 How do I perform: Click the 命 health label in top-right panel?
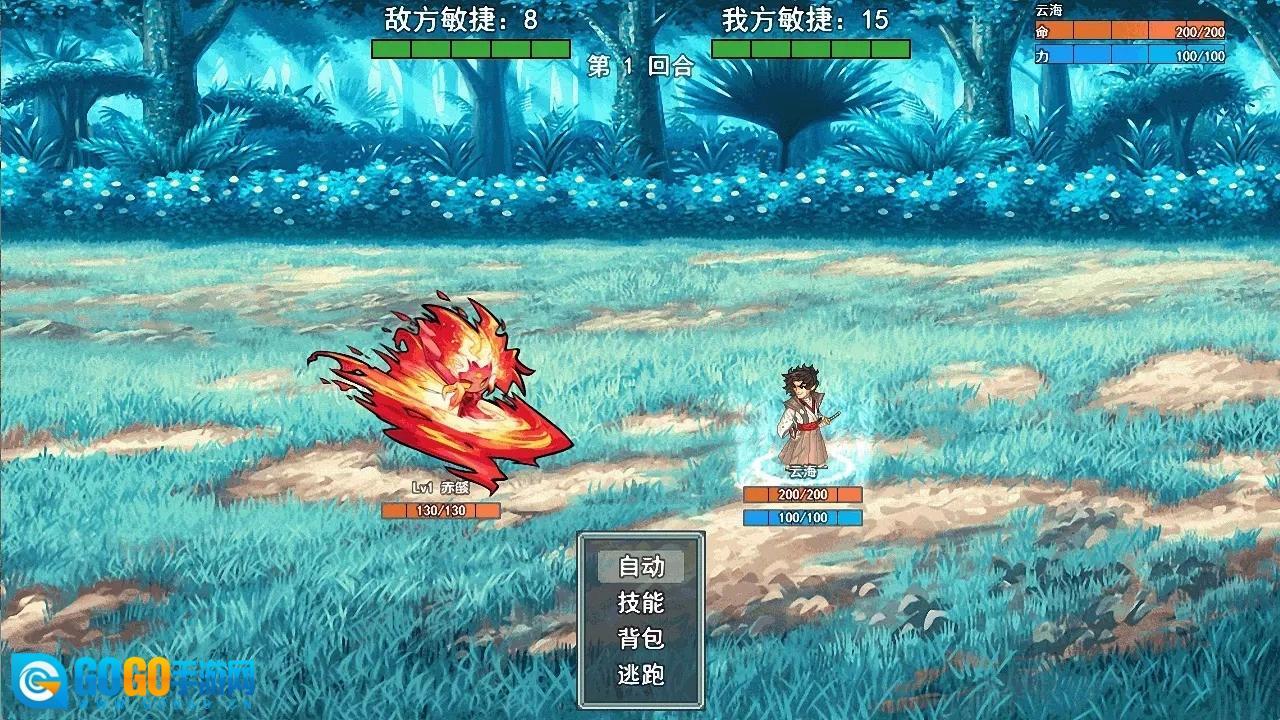coord(1042,31)
